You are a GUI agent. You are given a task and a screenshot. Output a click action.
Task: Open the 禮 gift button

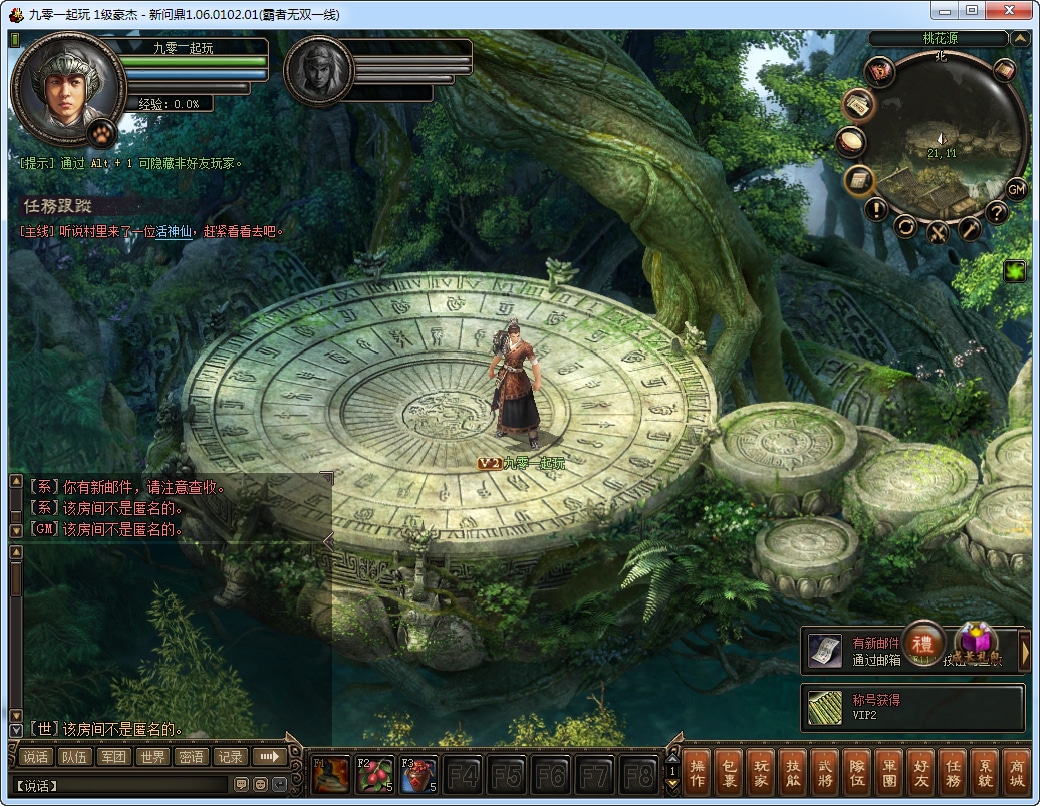[x=925, y=642]
